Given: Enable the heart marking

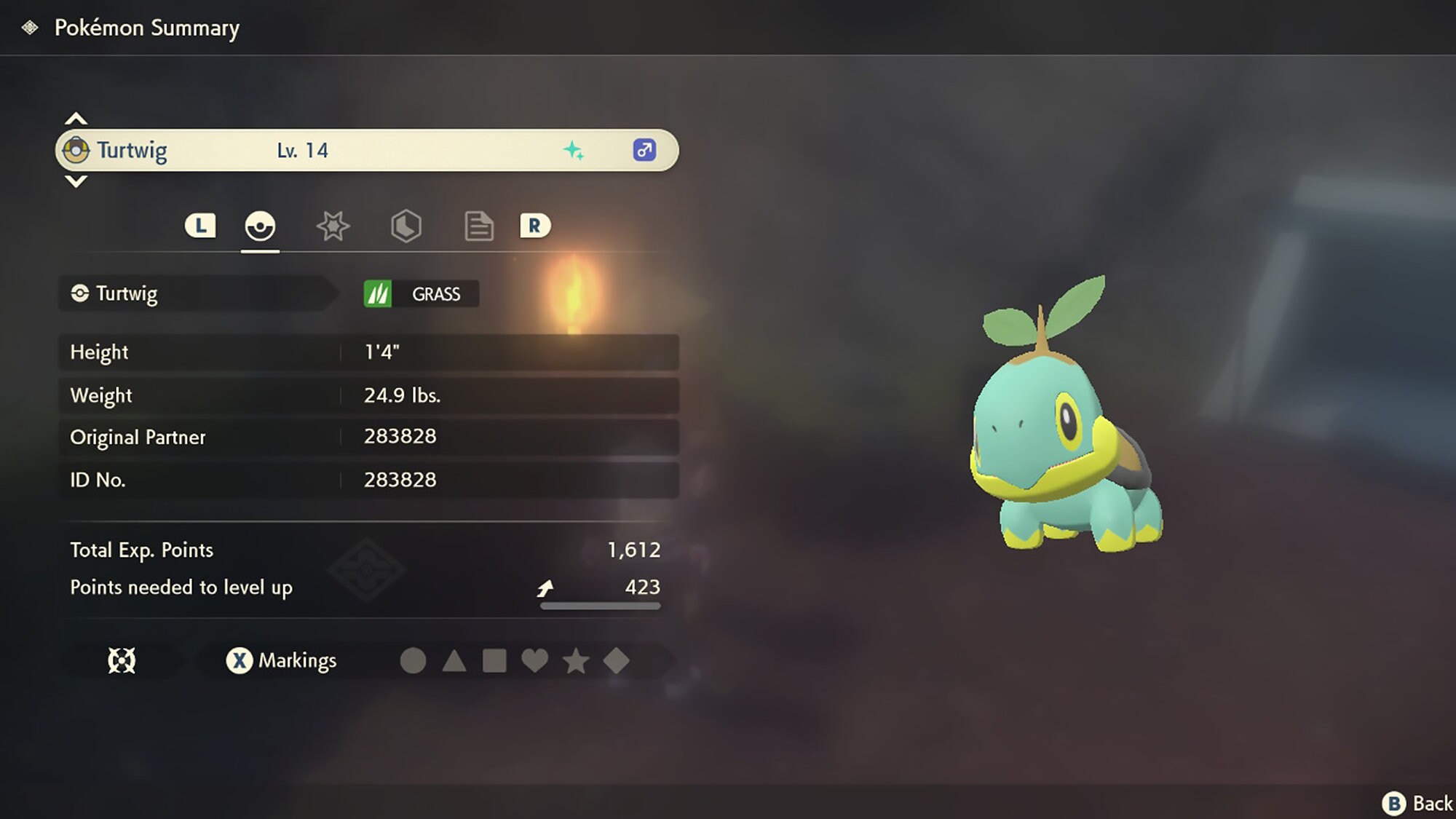Looking at the screenshot, I should pos(537,661).
